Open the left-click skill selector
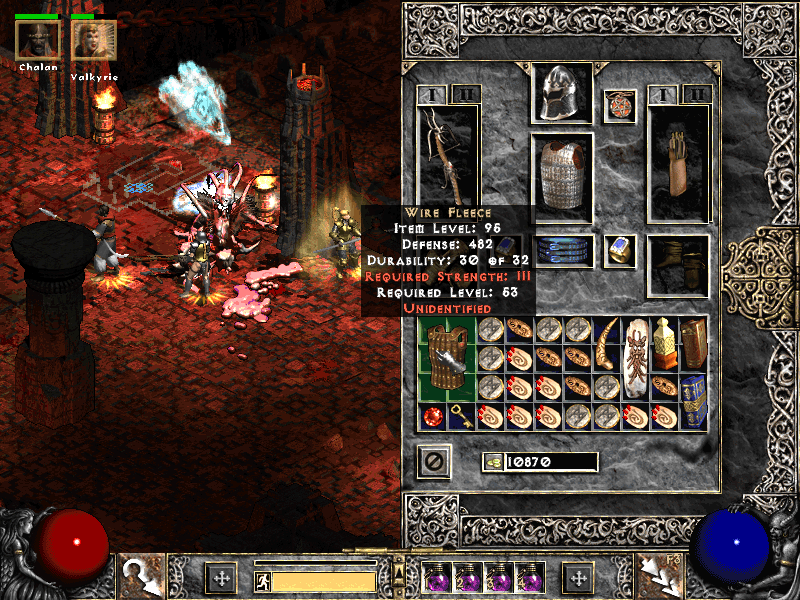Image resolution: width=800 pixels, height=600 pixels. pyautogui.click(x=141, y=577)
